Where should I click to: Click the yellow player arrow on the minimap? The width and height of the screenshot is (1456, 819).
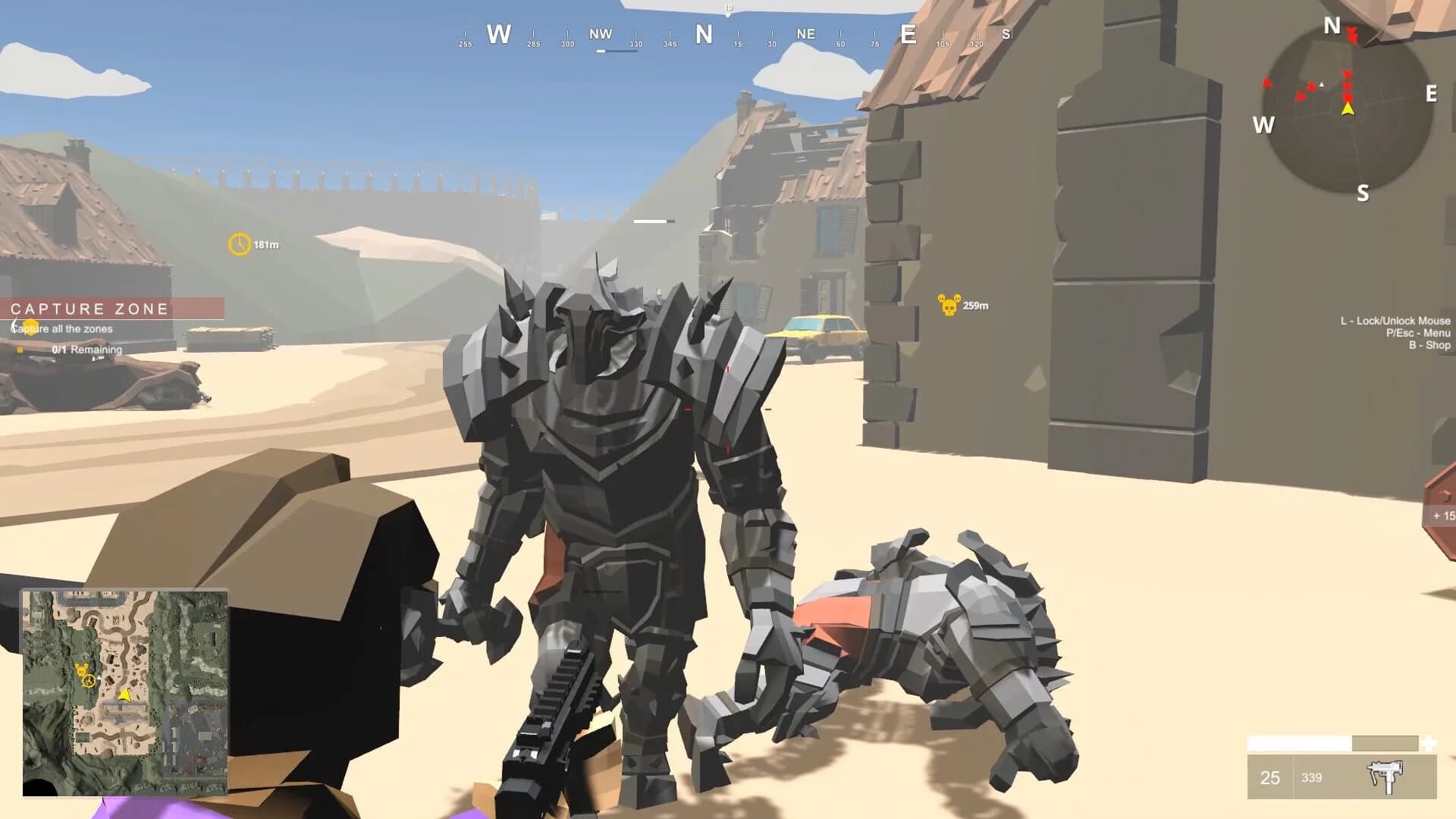click(x=124, y=695)
